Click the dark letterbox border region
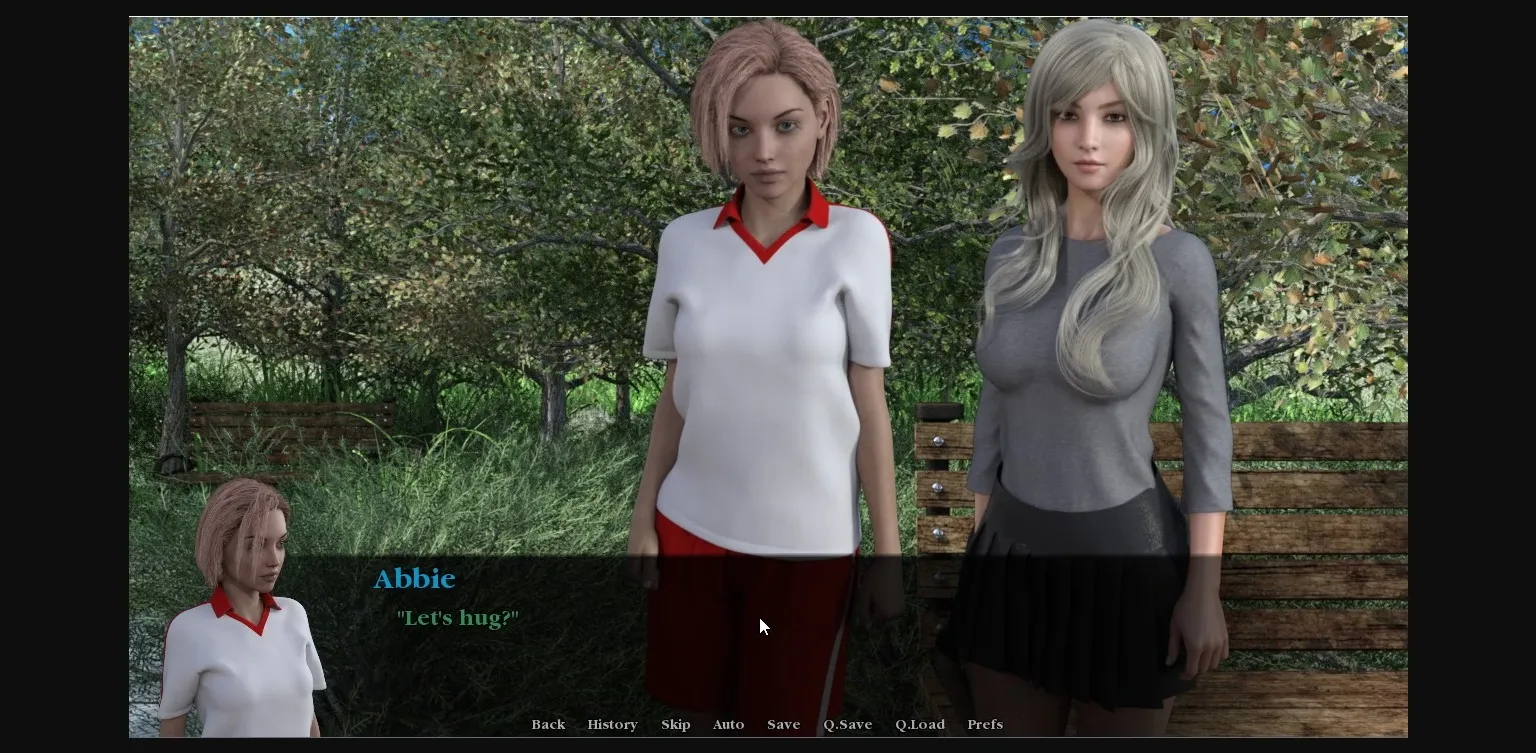1536x753 pixels. pyautogui.click(x=60, y=376)
